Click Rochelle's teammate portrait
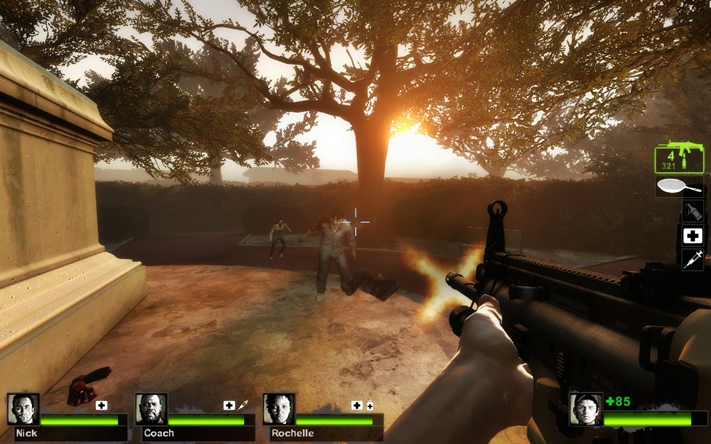This screenshot has width=711, height=444. (x=279, y=408)
